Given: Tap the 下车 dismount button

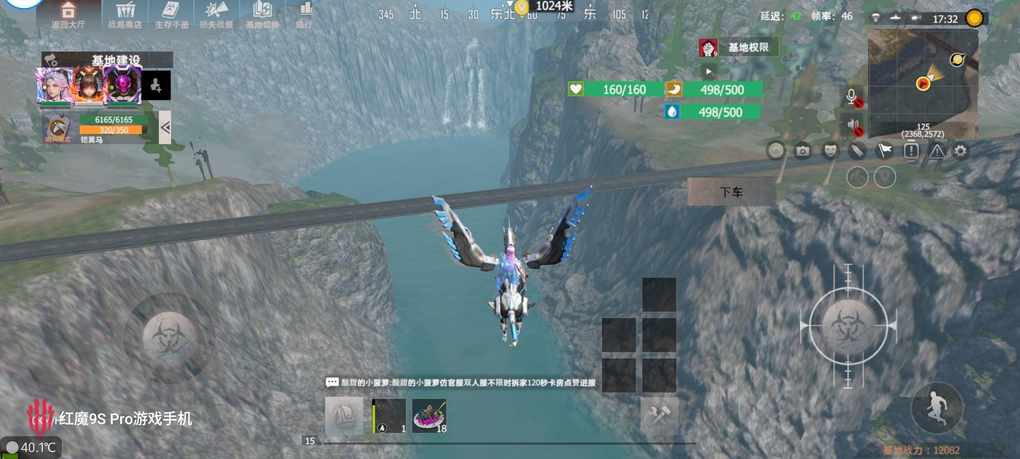Looking at the screenshot, I should [731, 191].
